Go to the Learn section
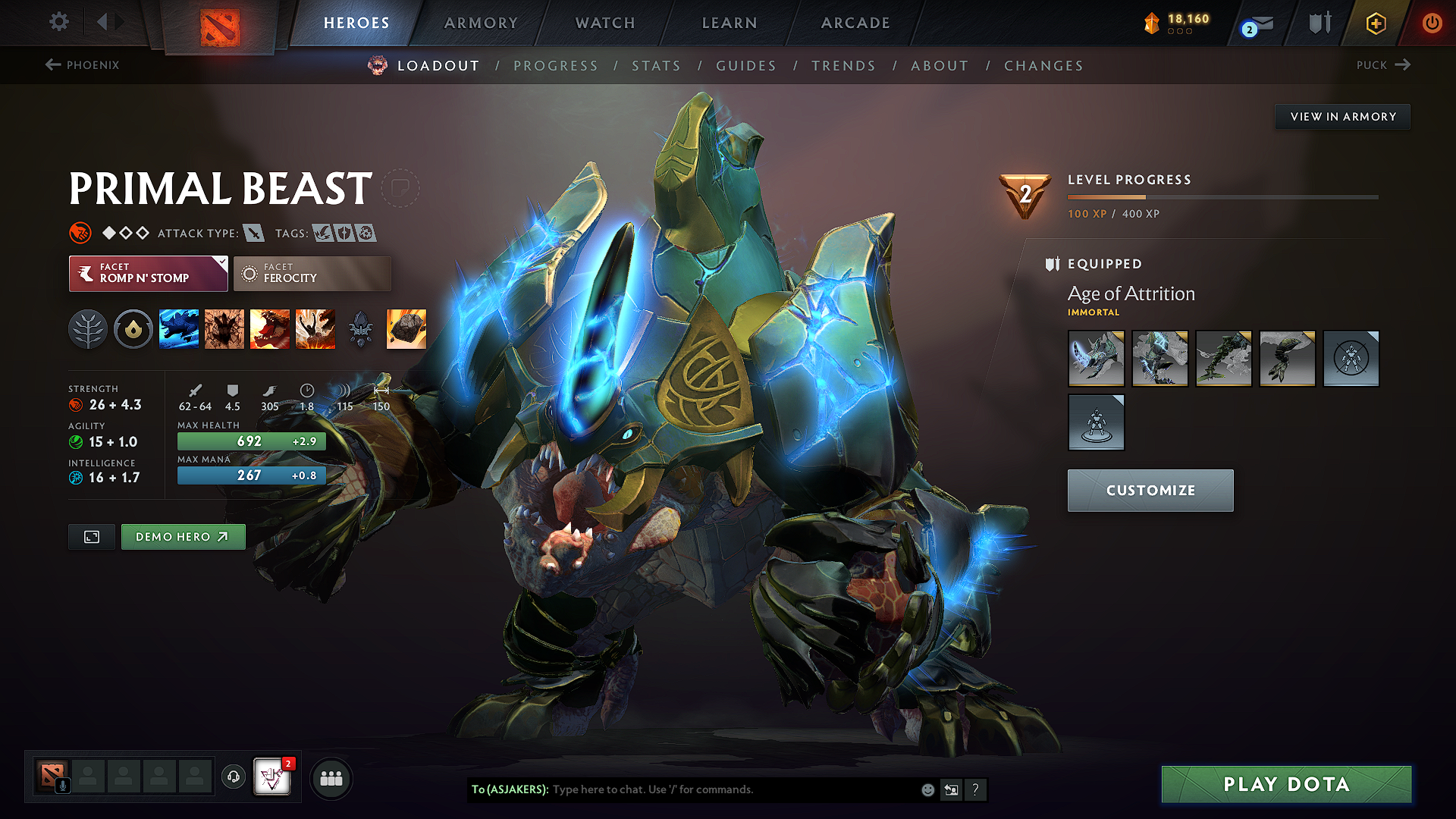The width and height of the screenshot is (1456, 819). click(x=730, y=23)
